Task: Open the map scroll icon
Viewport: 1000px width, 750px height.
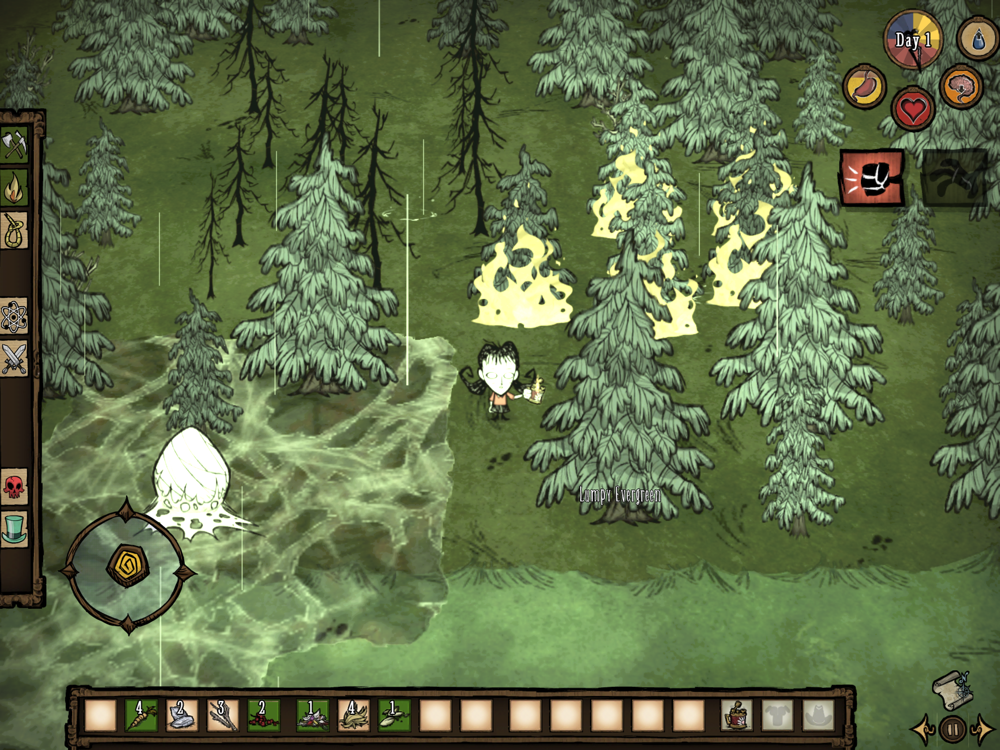Action: [x=950, y=689]
